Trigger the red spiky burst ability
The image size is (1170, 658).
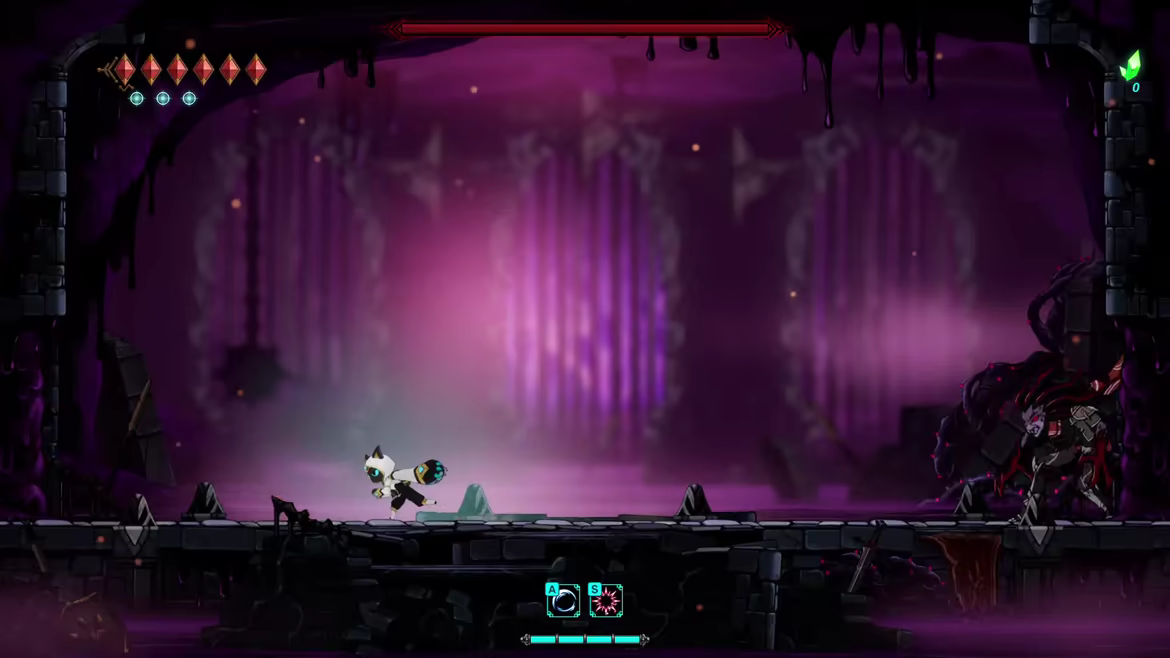coord(606,600)
